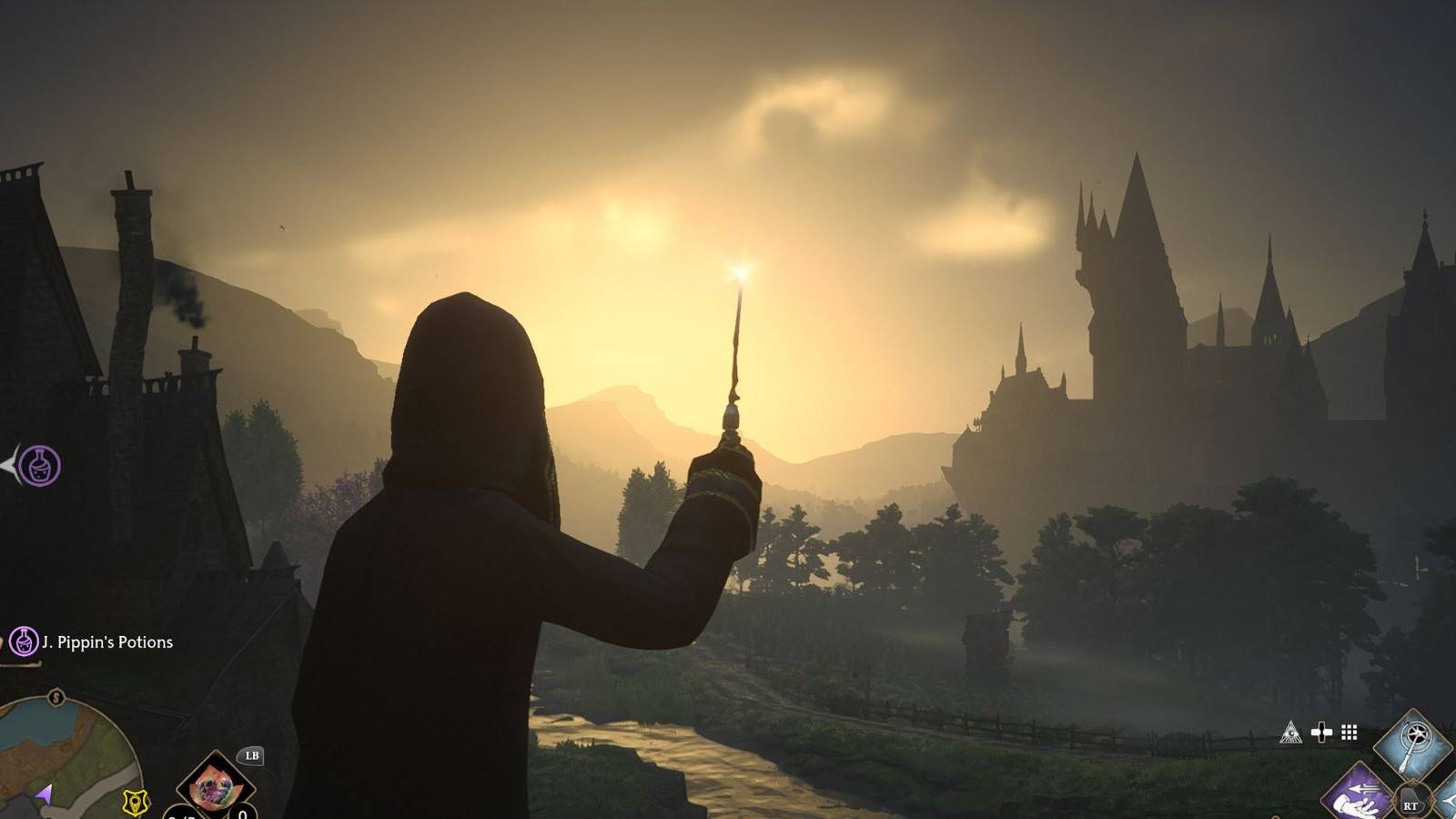1456x819 pixels.
Task: Click the purple potion icon on the left screen edge
Action: point(37,465)
